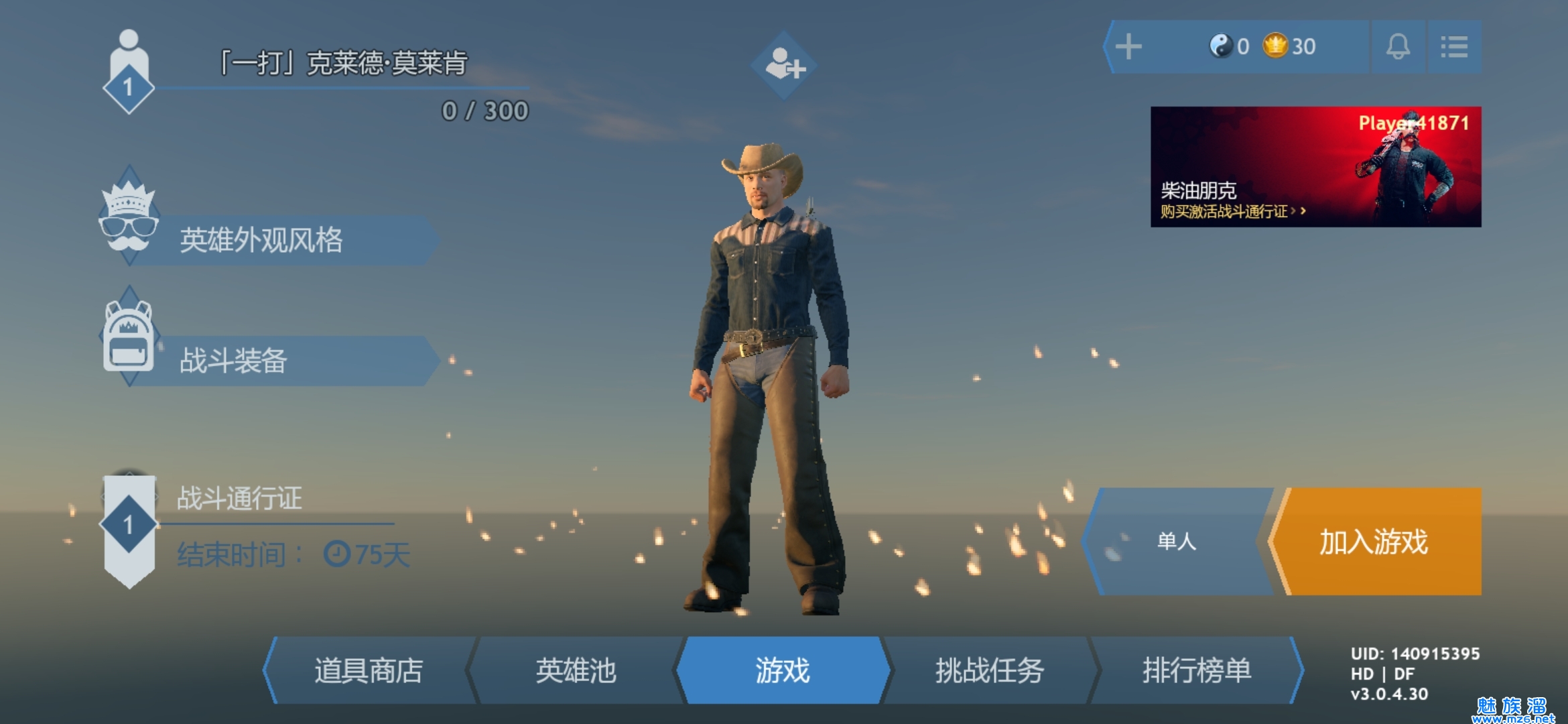Open the list menu icon
The image size is (1568, 724).
pyautogui.click(x=1454, y=47)
